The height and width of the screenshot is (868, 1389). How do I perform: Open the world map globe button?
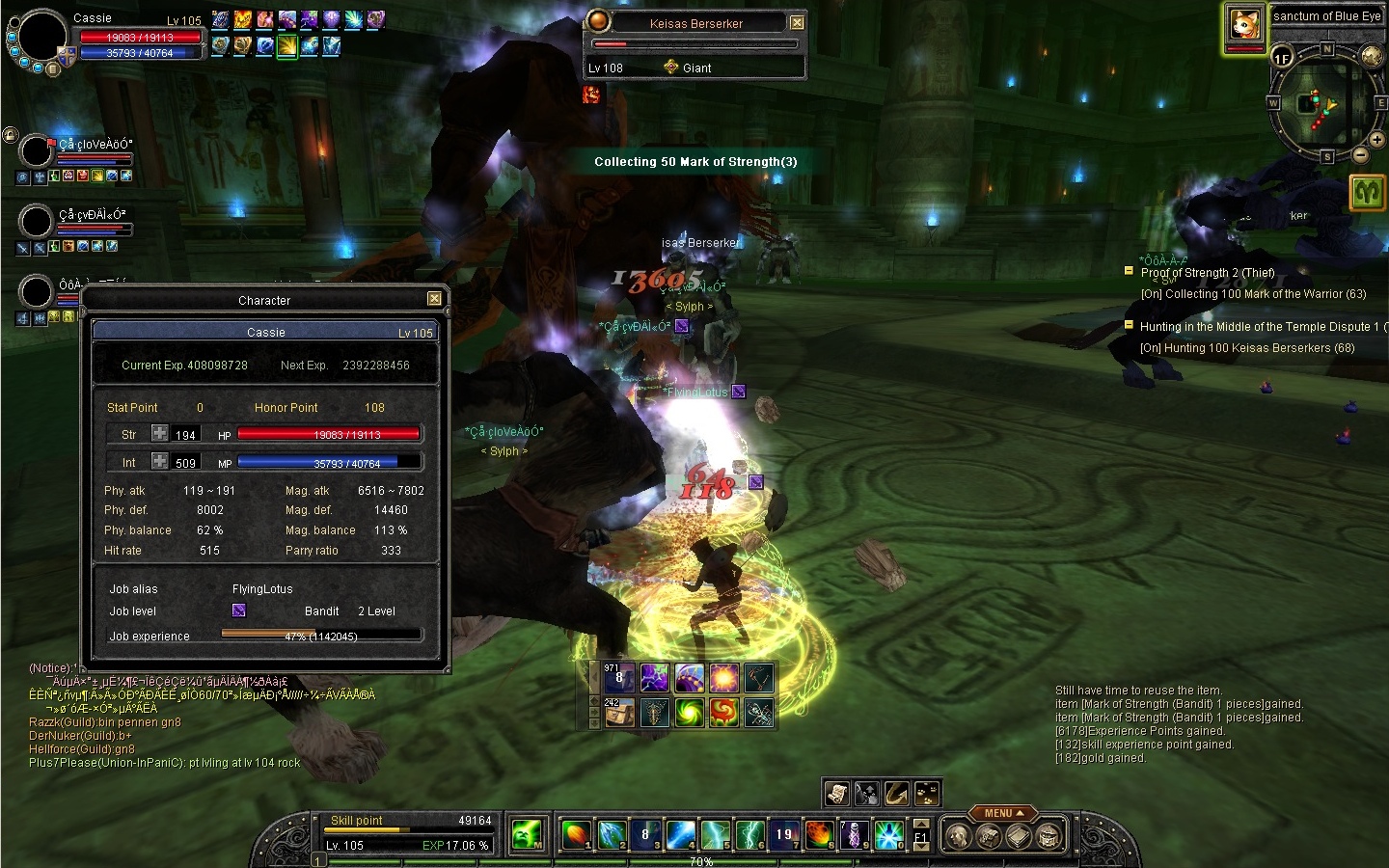[1372, 57]
